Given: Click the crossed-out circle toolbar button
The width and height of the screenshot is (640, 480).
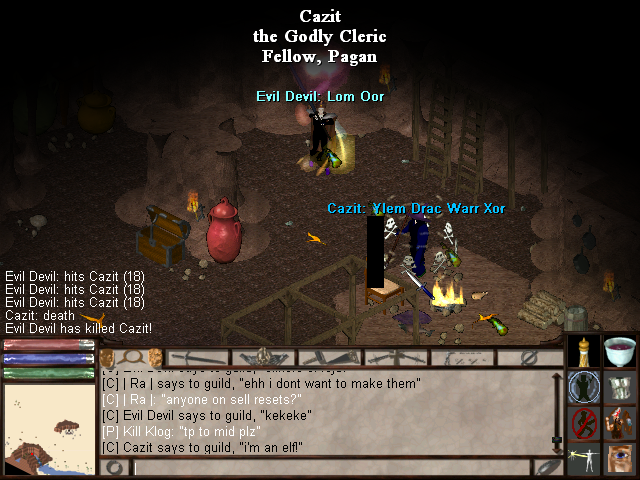Looking at the screenshot, I should [x=530, y=357].
